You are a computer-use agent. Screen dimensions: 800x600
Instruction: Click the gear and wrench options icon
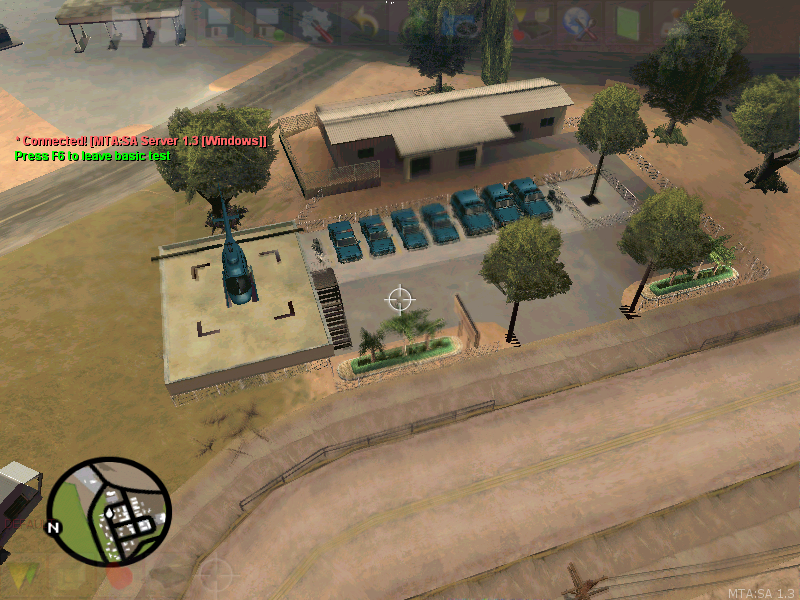(315, 22)
